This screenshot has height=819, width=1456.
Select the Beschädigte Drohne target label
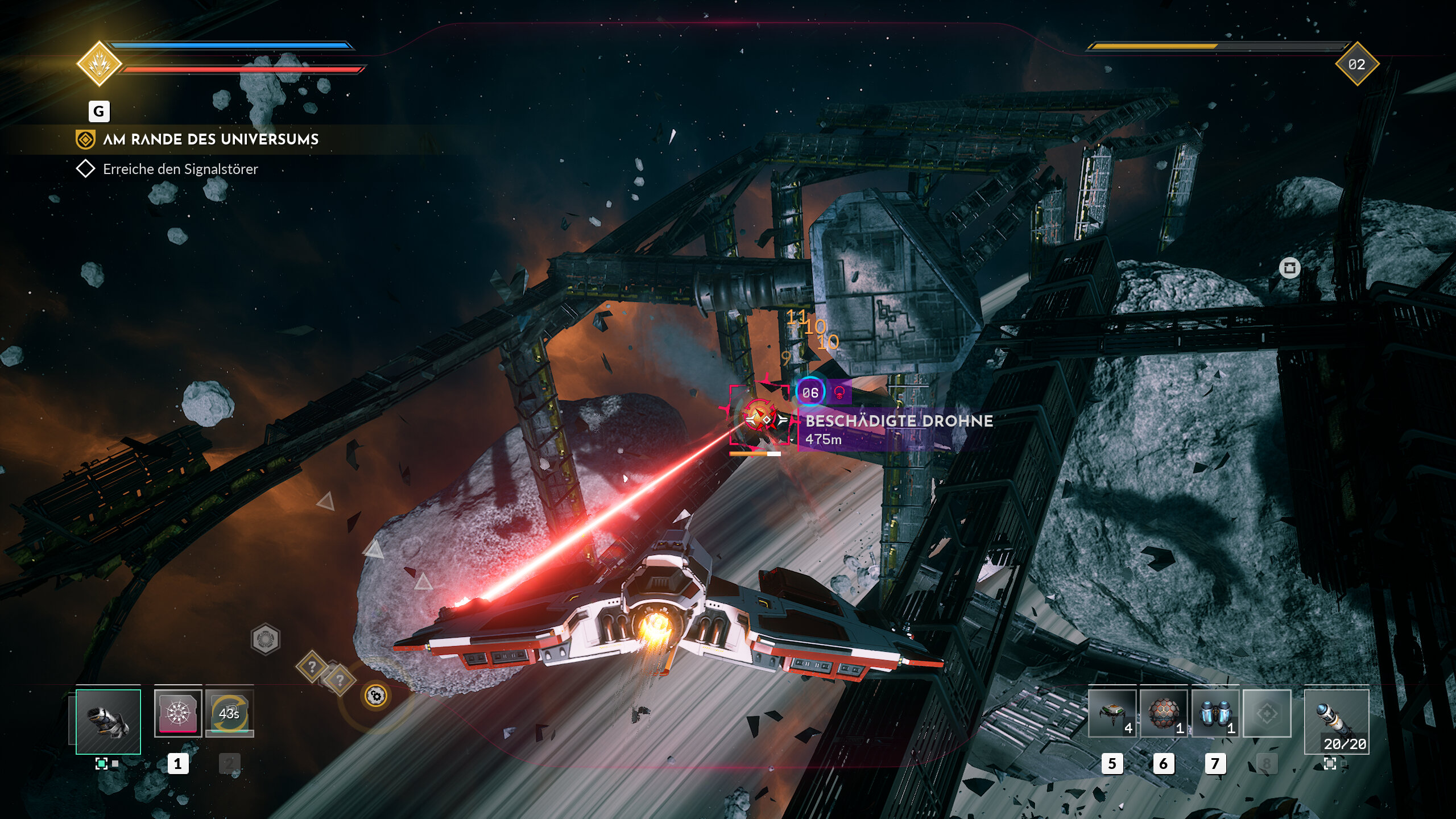point(899,421)
